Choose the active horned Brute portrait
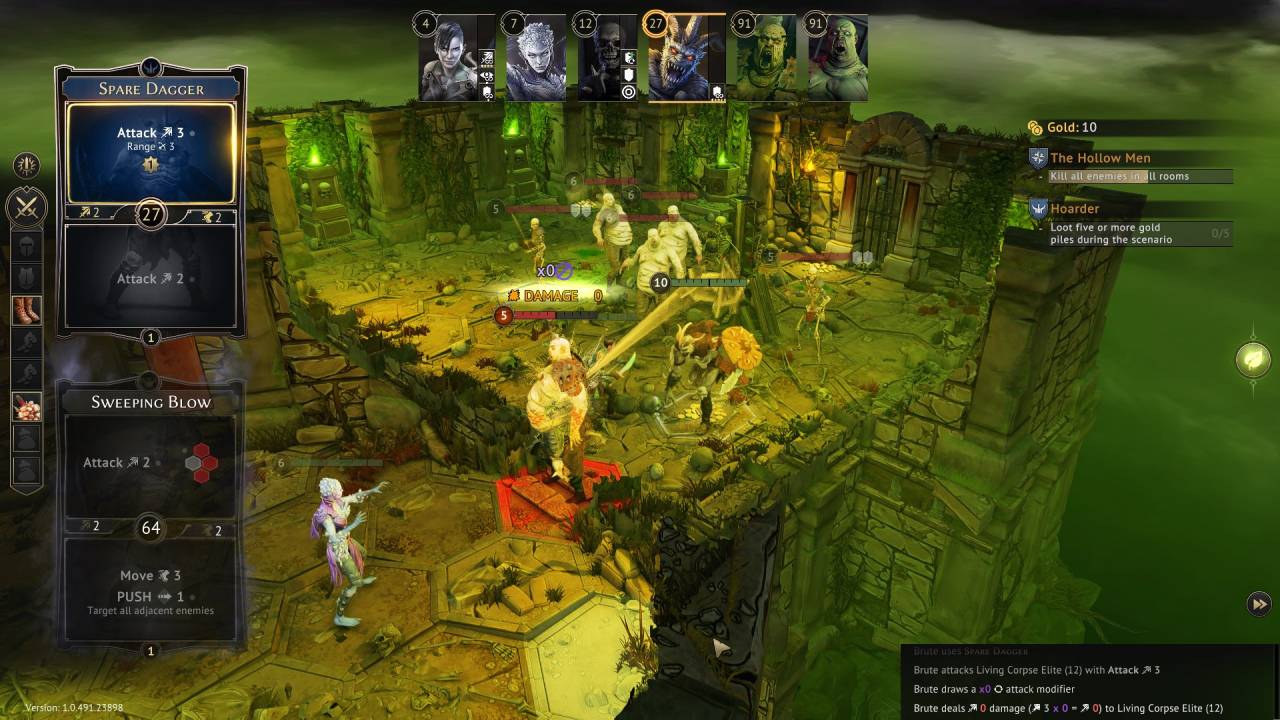This screenshot has height=720, width=1280. click(x=686, y=58)
